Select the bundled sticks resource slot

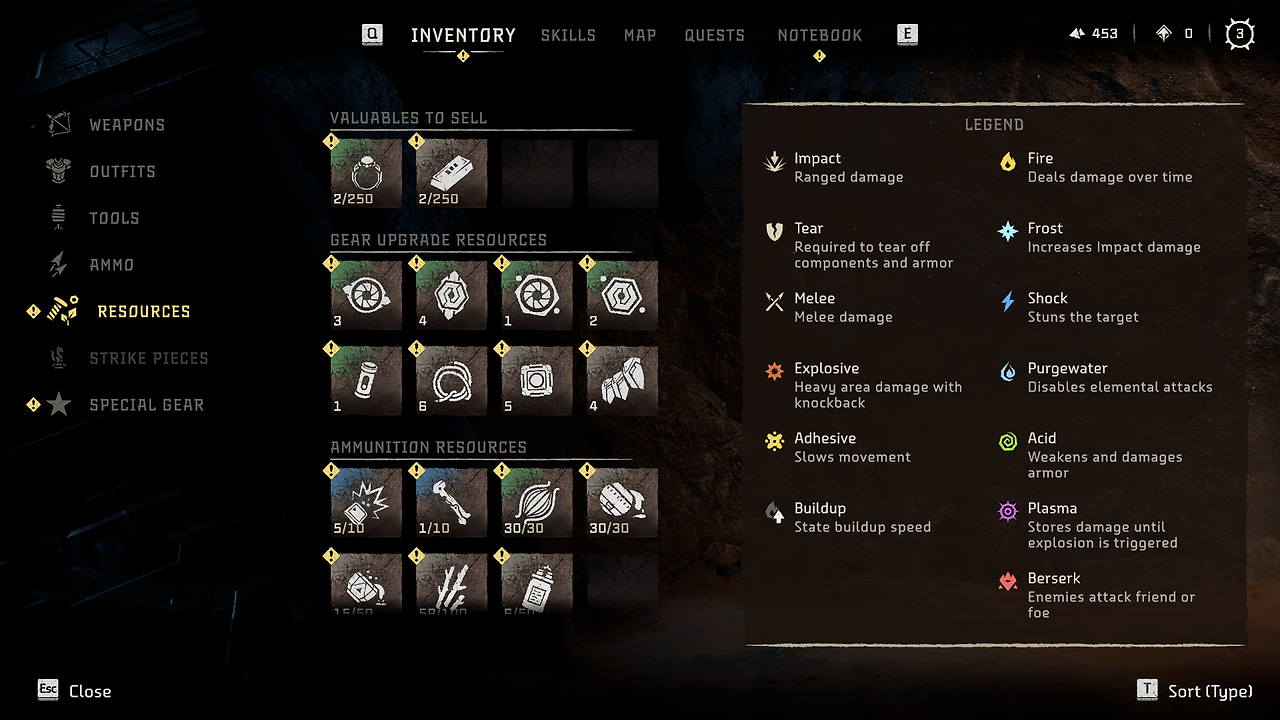pos(452,582)
